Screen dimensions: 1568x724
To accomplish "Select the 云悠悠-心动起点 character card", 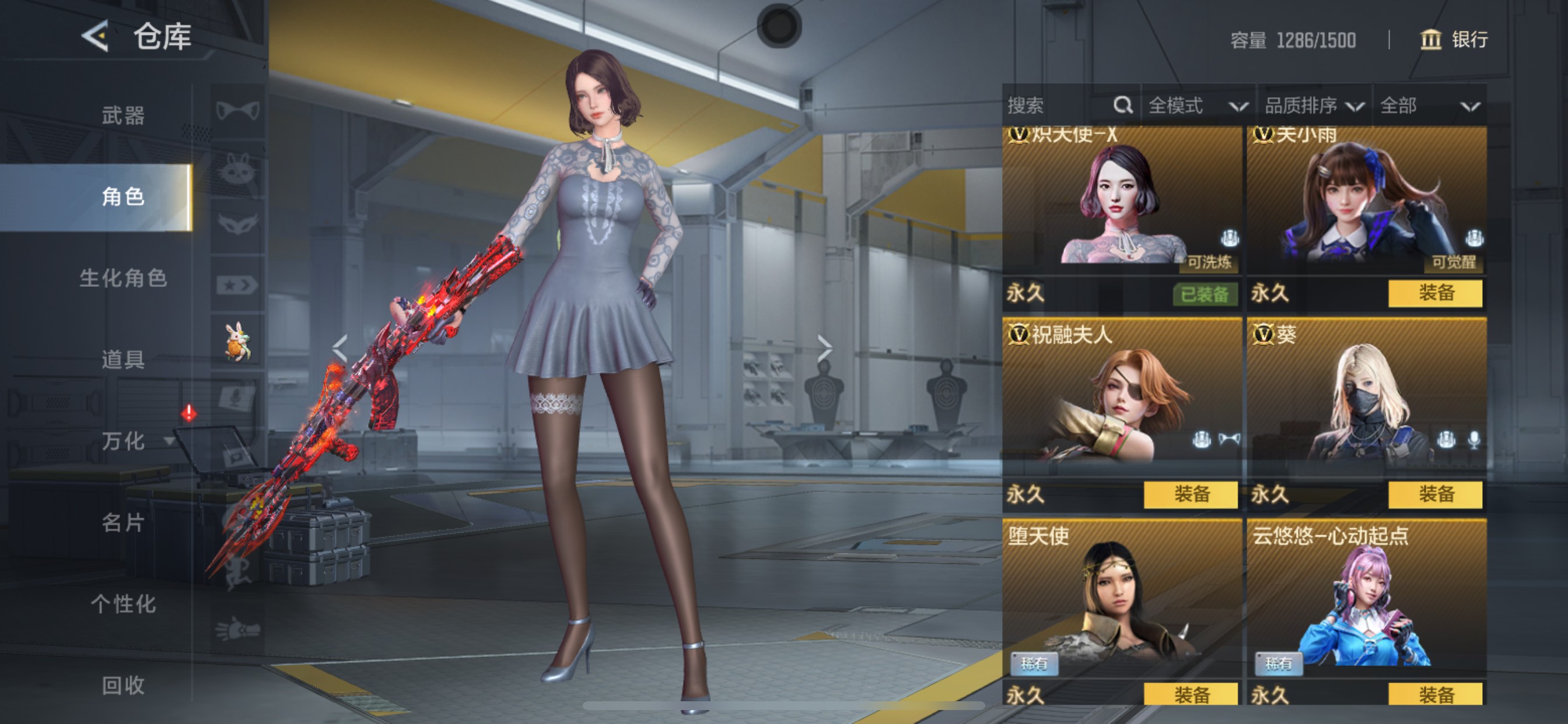I will click(1366, 599).
